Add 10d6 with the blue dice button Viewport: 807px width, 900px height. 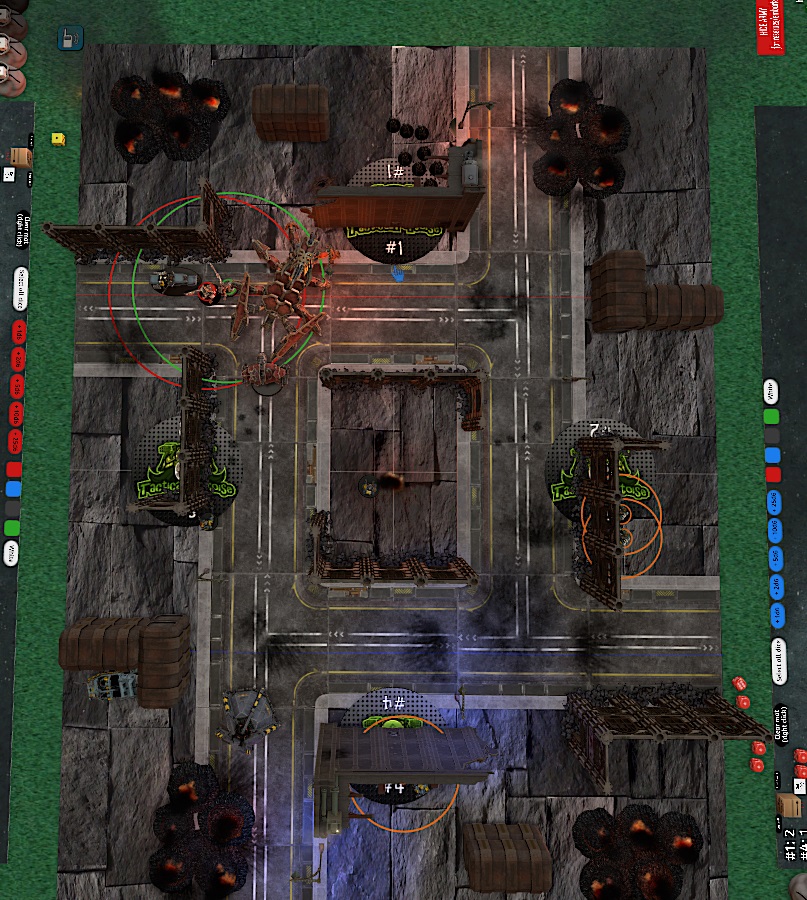point(773,530)
